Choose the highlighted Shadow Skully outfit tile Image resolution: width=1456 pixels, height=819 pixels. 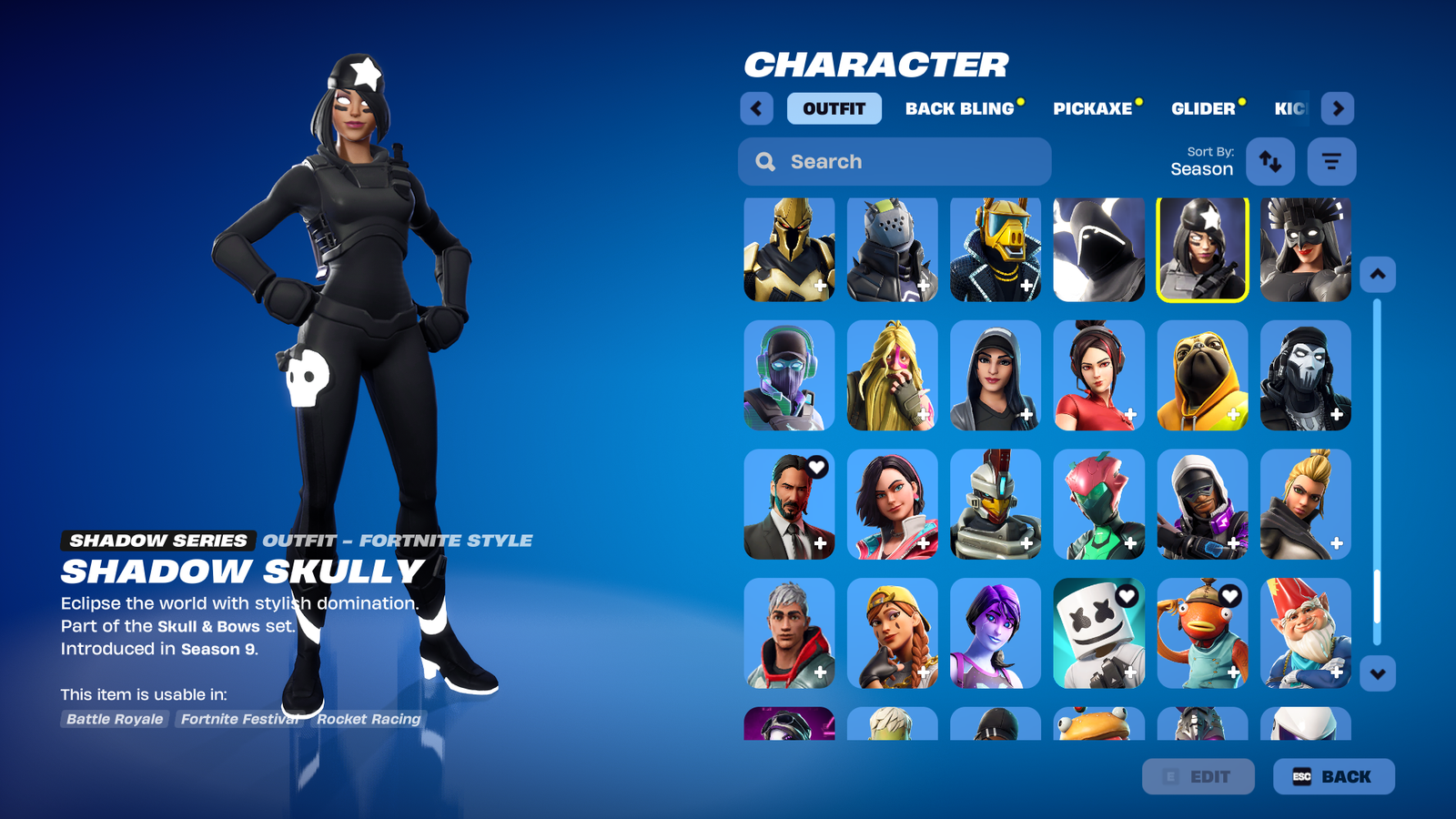pyautogui.click(x=1202, y=249)
